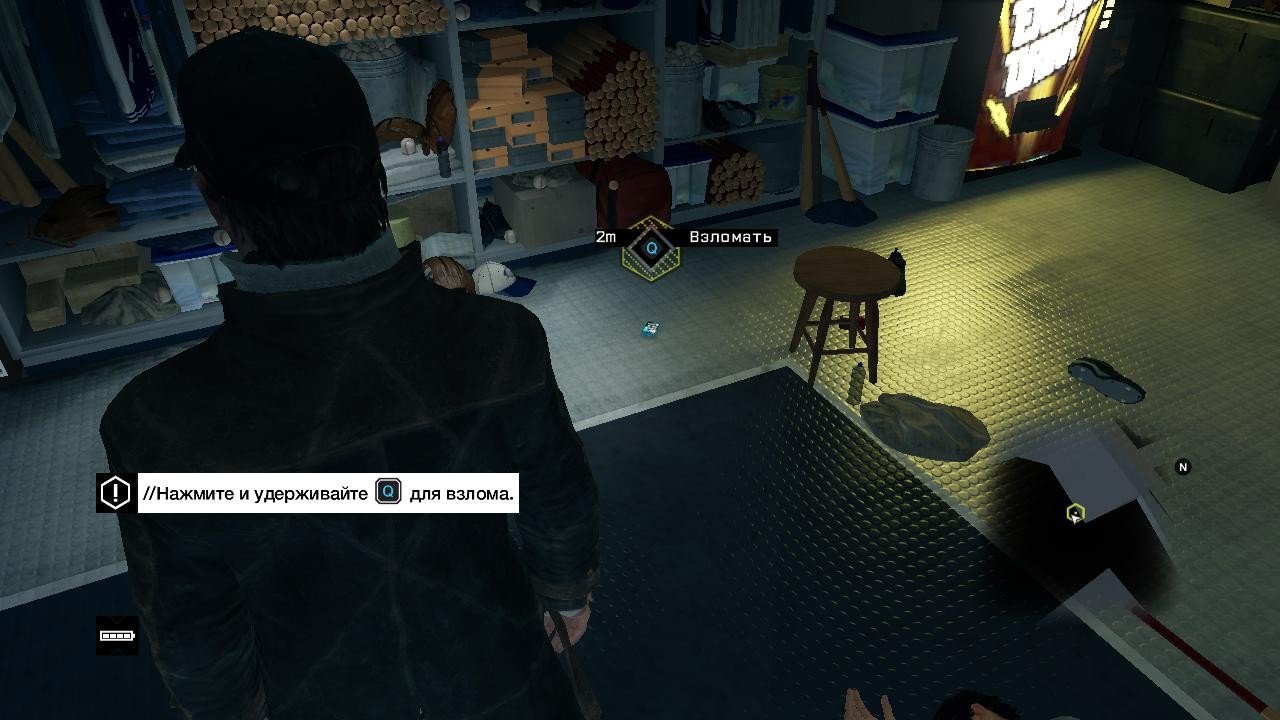Viewport: 1280px width, 720px height.
Task: Click a segment of the battery meter bar
Action: (x=113, y=635)
